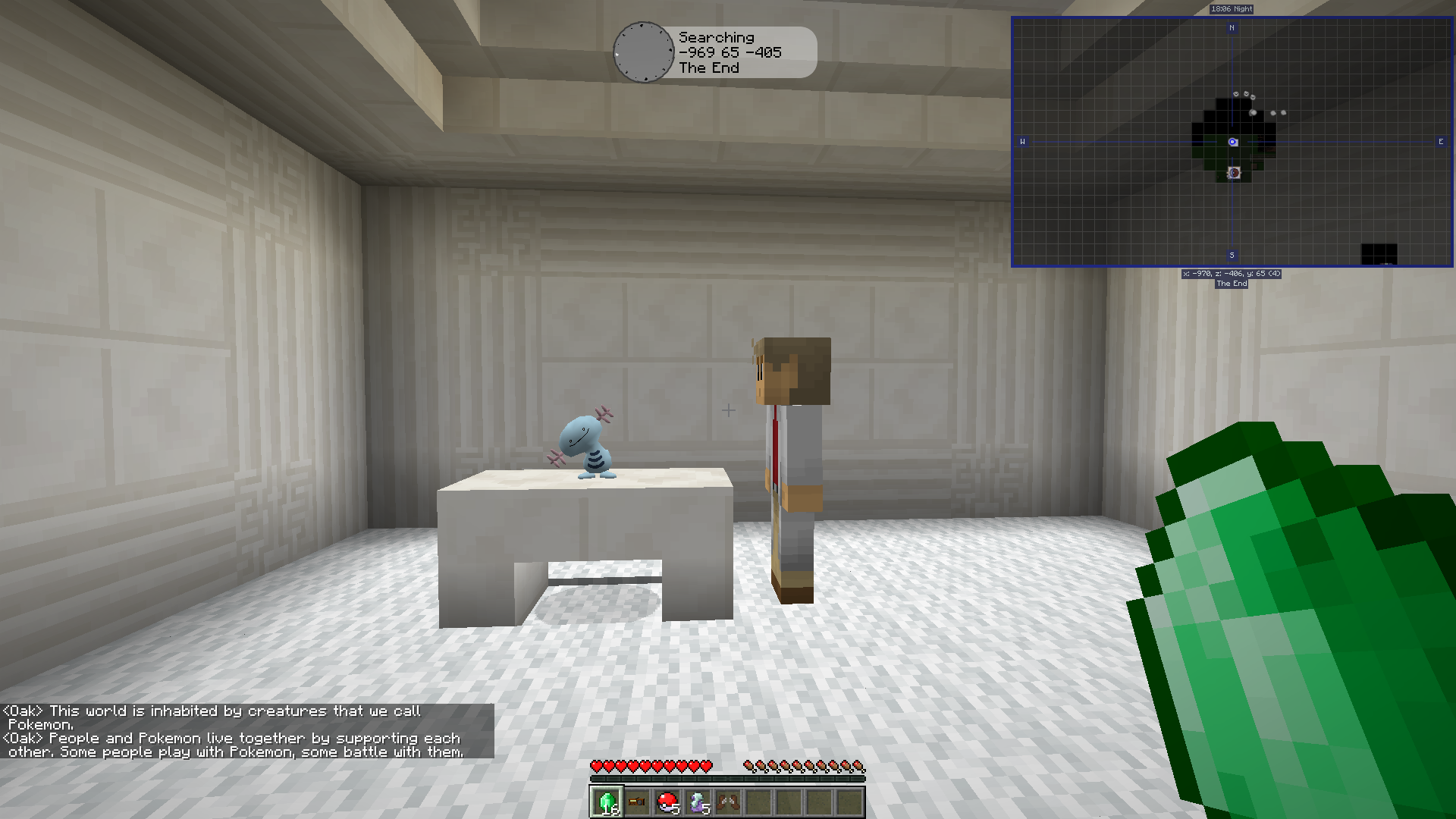The image size is (1456, 819).
Task: Click The End dimension label under the minimap
Action: pyautogui.click(x=1230, y=284)
